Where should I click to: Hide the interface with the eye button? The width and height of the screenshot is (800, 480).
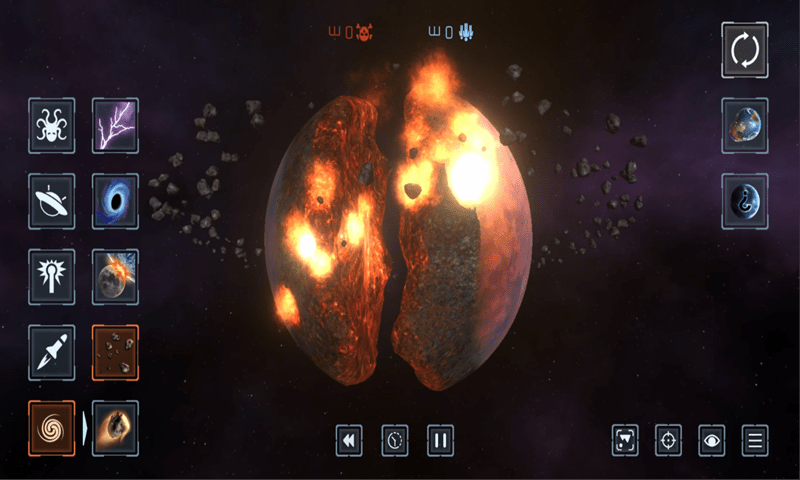click(712, 440)
